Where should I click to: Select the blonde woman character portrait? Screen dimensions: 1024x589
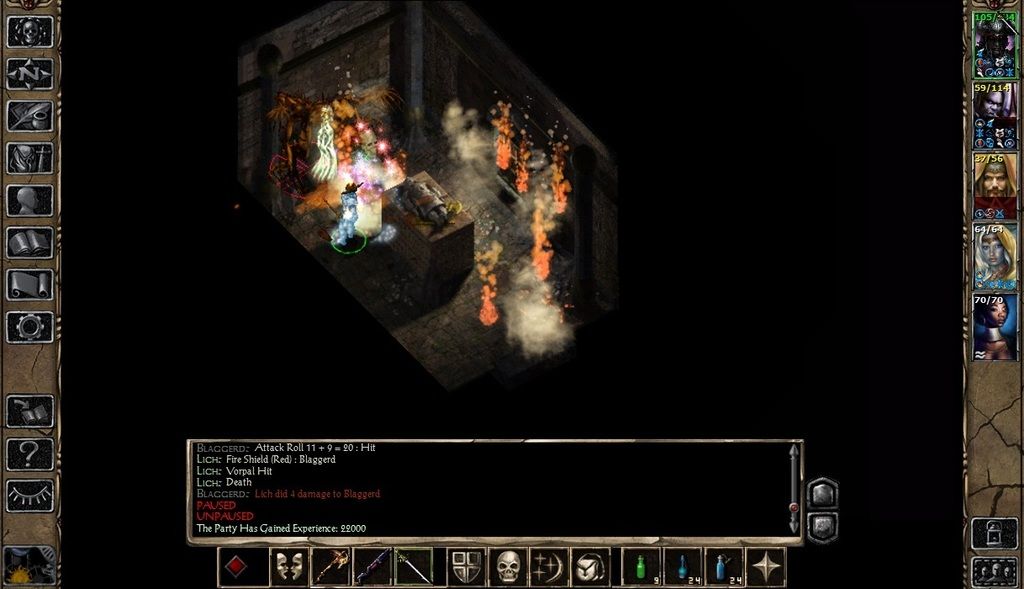pos(995,257)
